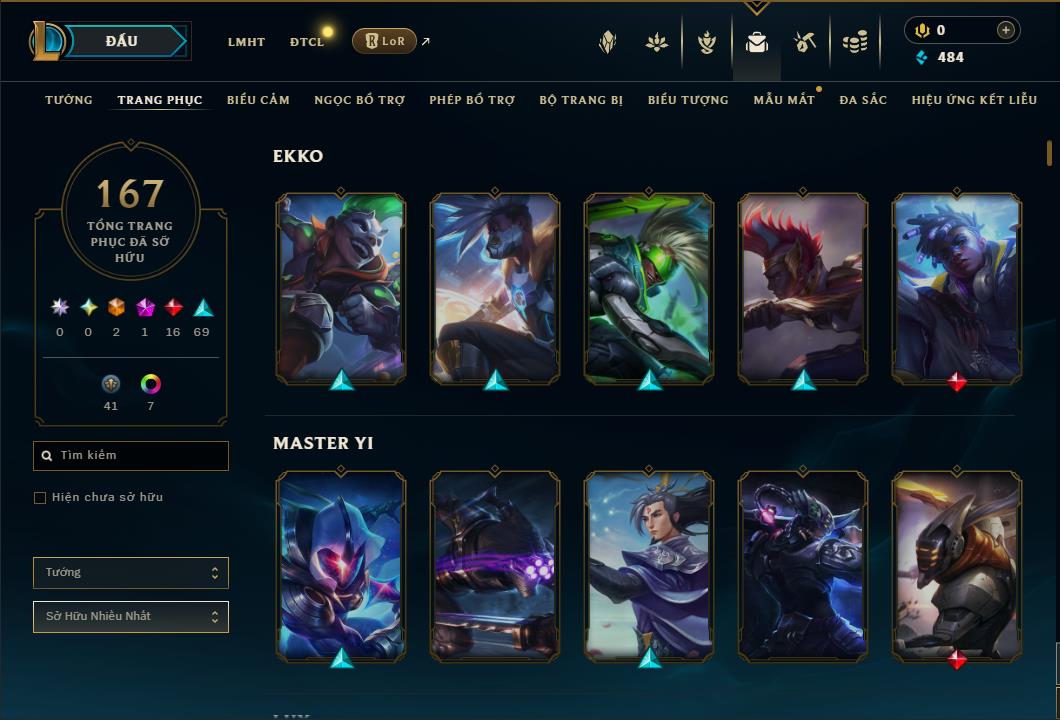This screenshot has width=1060, height=720.
Task: Click the Tìm kiếm search field
Action: click(131, 456)
